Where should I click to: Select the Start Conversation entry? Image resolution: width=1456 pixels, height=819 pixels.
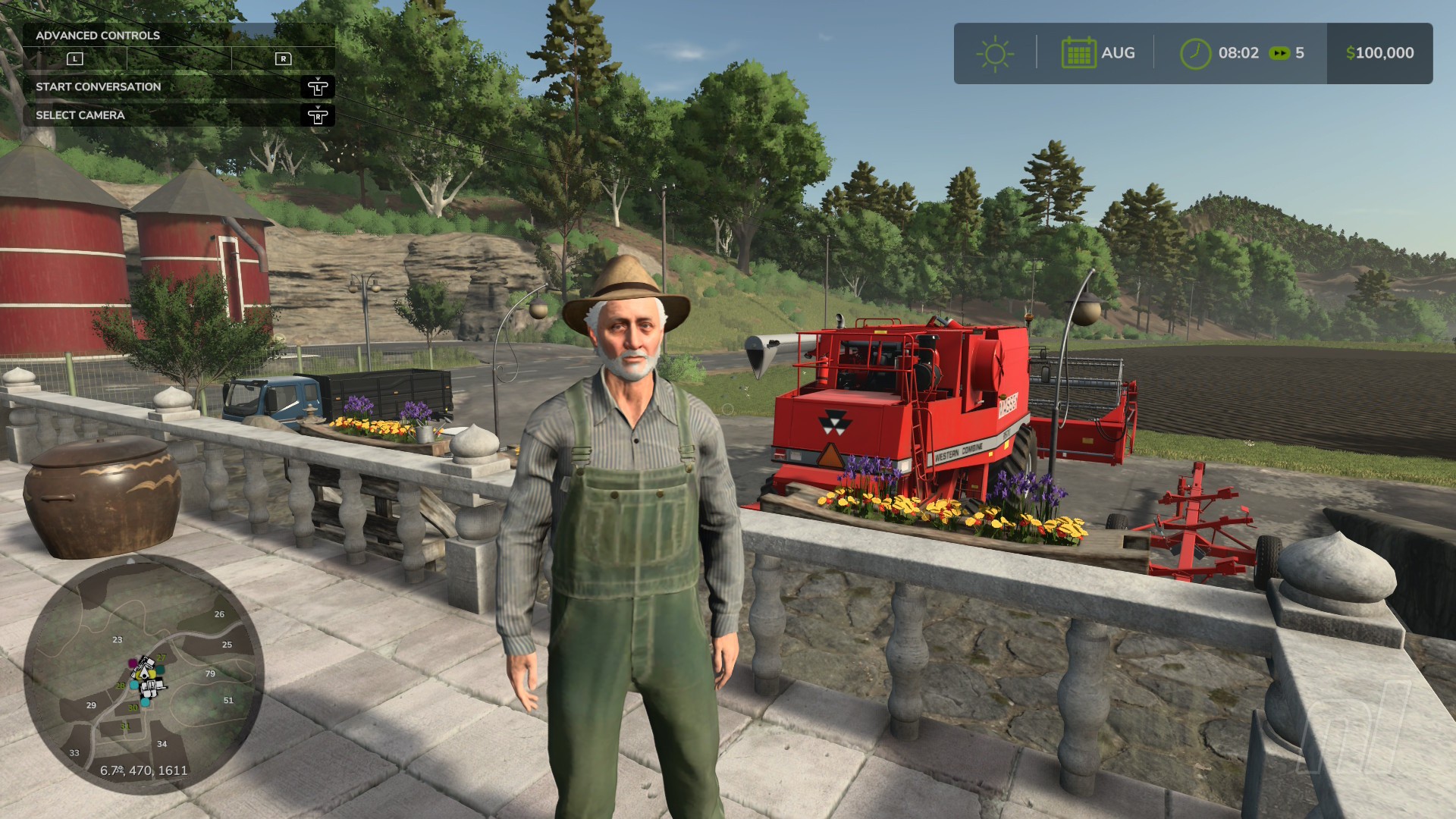pos(99,86)
